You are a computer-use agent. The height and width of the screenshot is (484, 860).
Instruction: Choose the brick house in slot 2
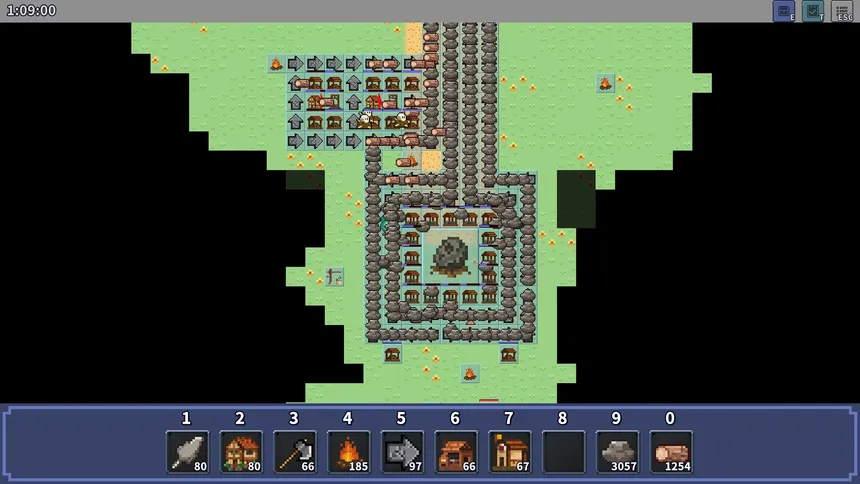(241, 452)
